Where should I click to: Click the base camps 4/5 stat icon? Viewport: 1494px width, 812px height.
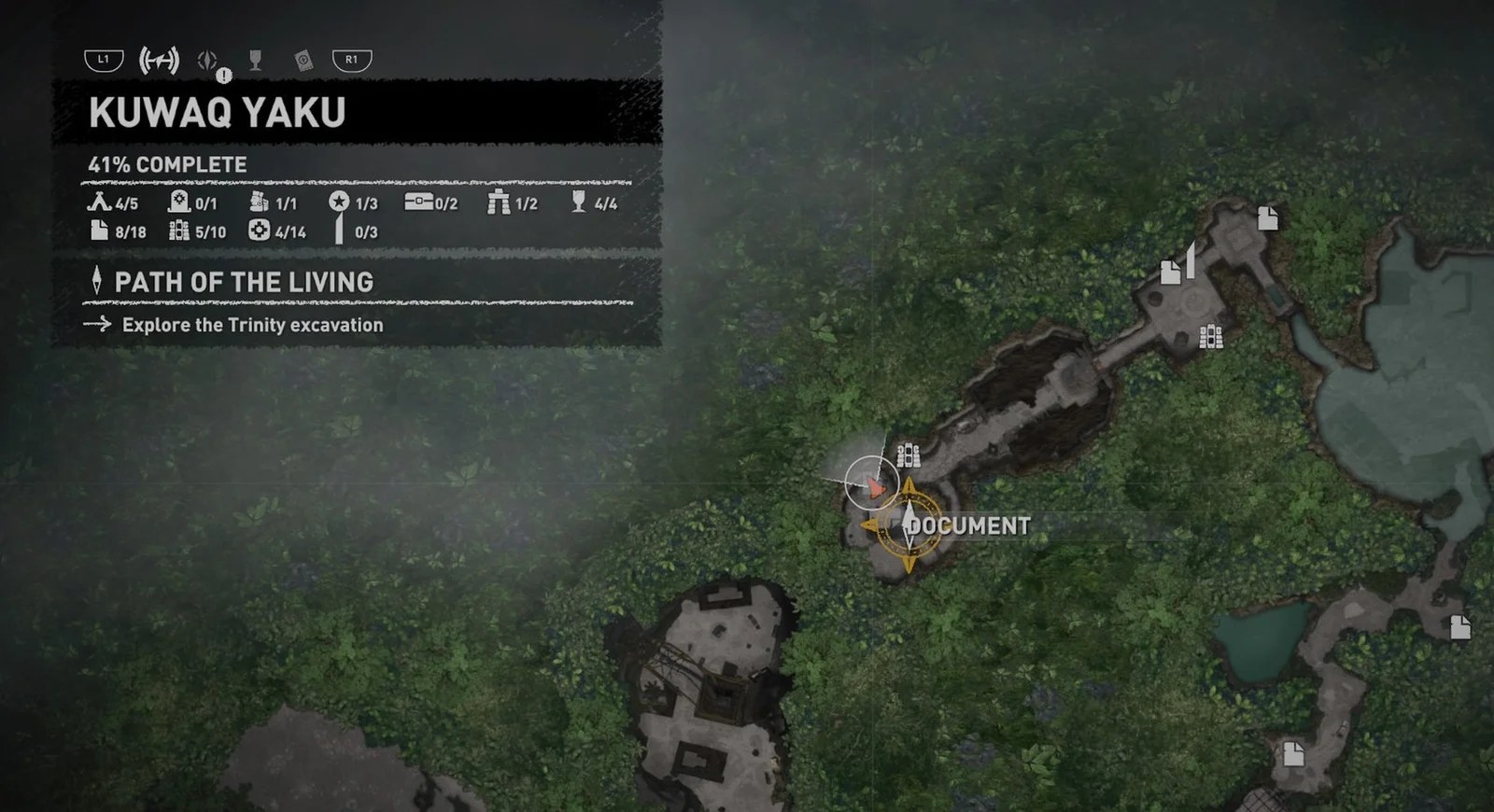coord(97,203)
